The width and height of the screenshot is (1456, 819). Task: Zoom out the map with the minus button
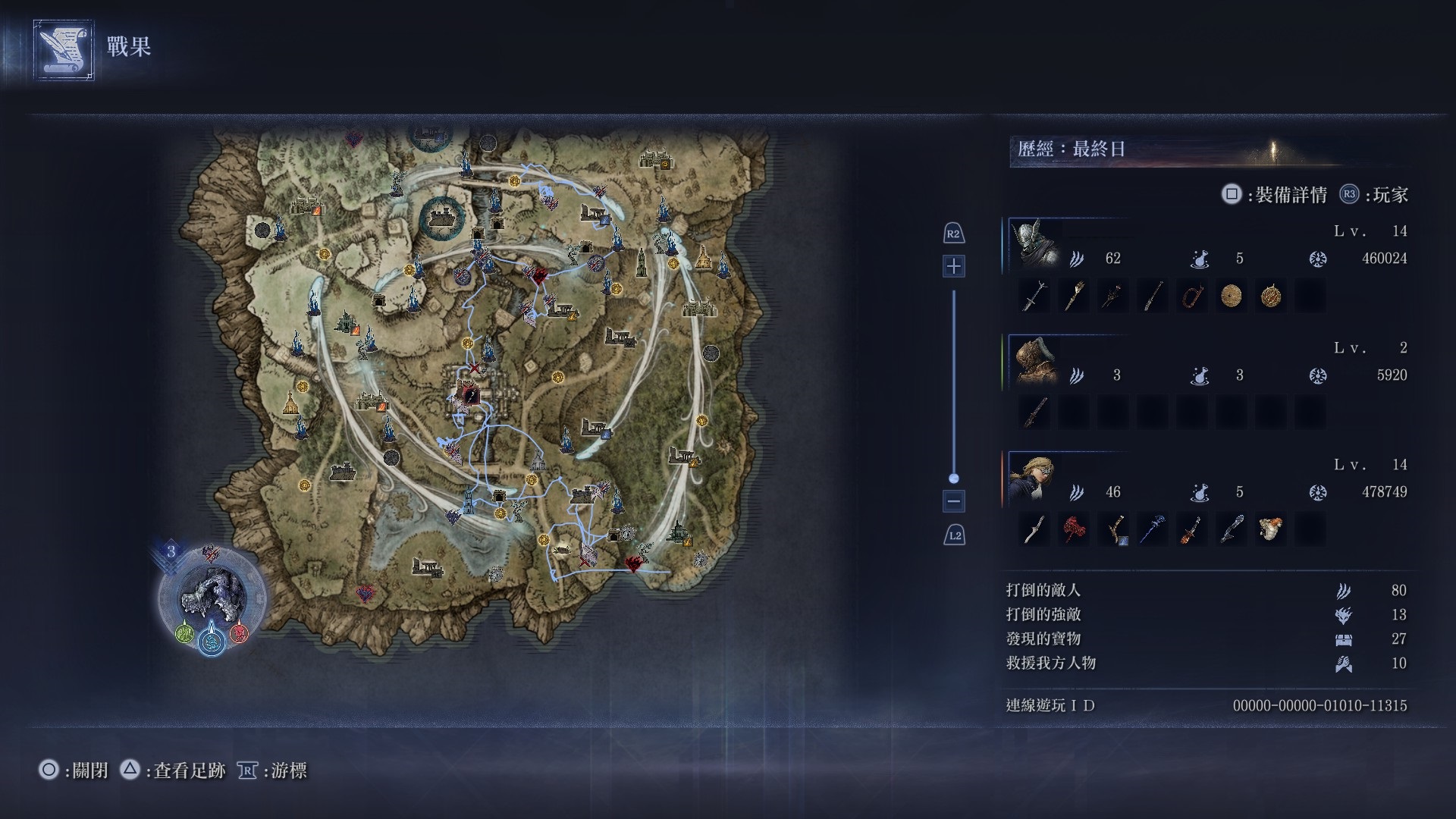[x=954, y=500]
